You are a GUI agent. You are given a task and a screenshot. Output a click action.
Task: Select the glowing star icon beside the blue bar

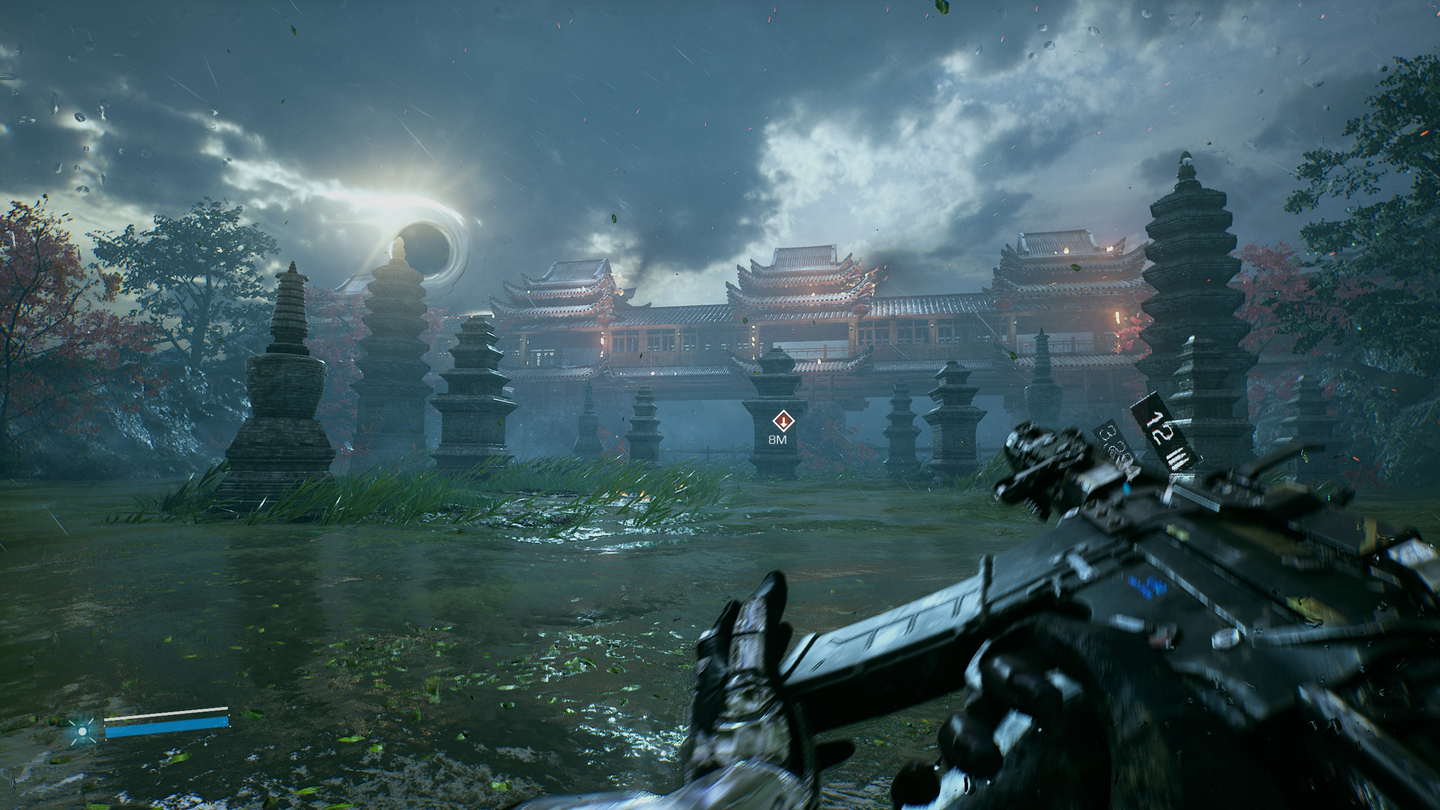tap(83, 731)
